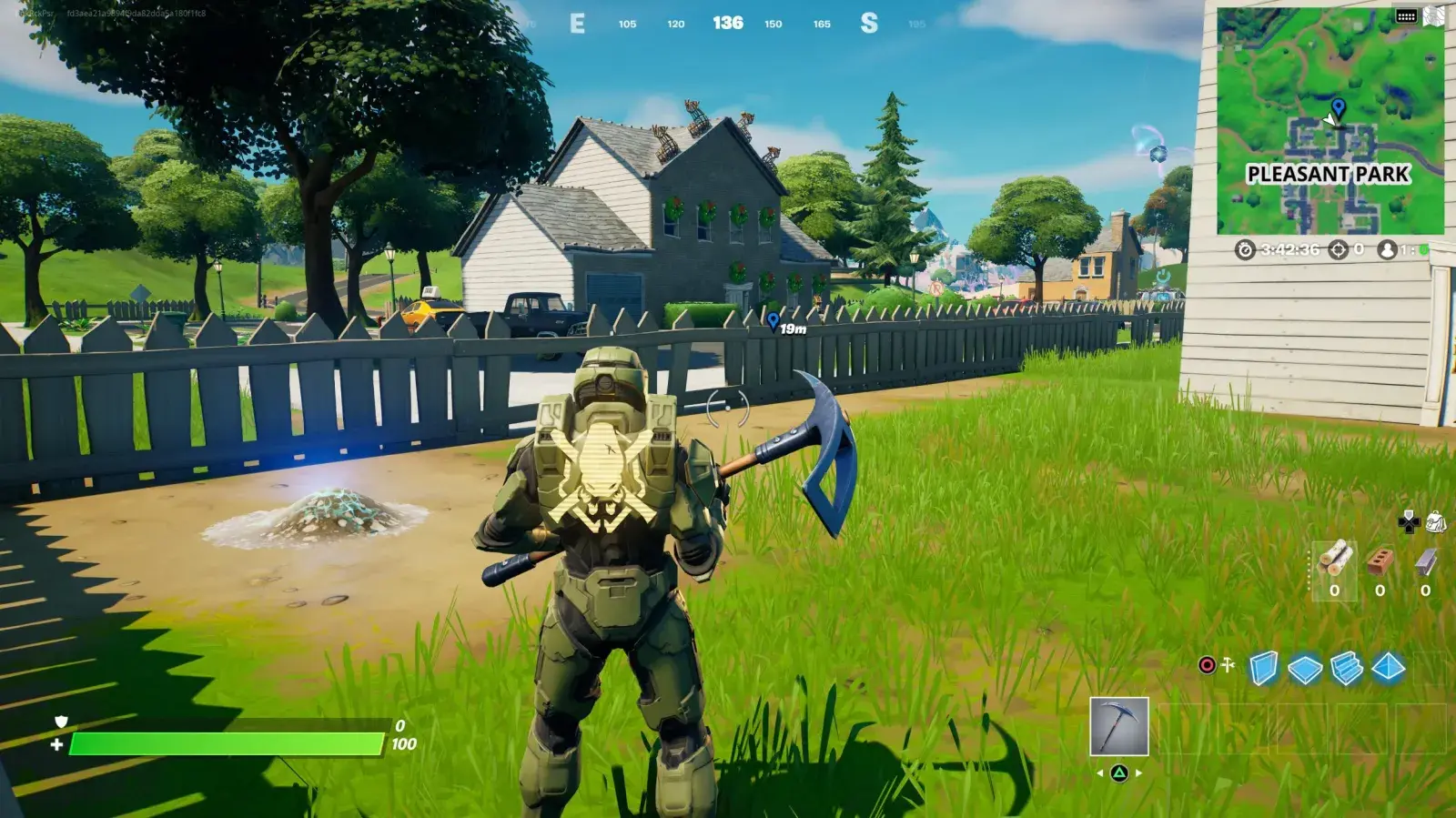
Task: Select the stairs build piece icon
Action: [1345, 667]
